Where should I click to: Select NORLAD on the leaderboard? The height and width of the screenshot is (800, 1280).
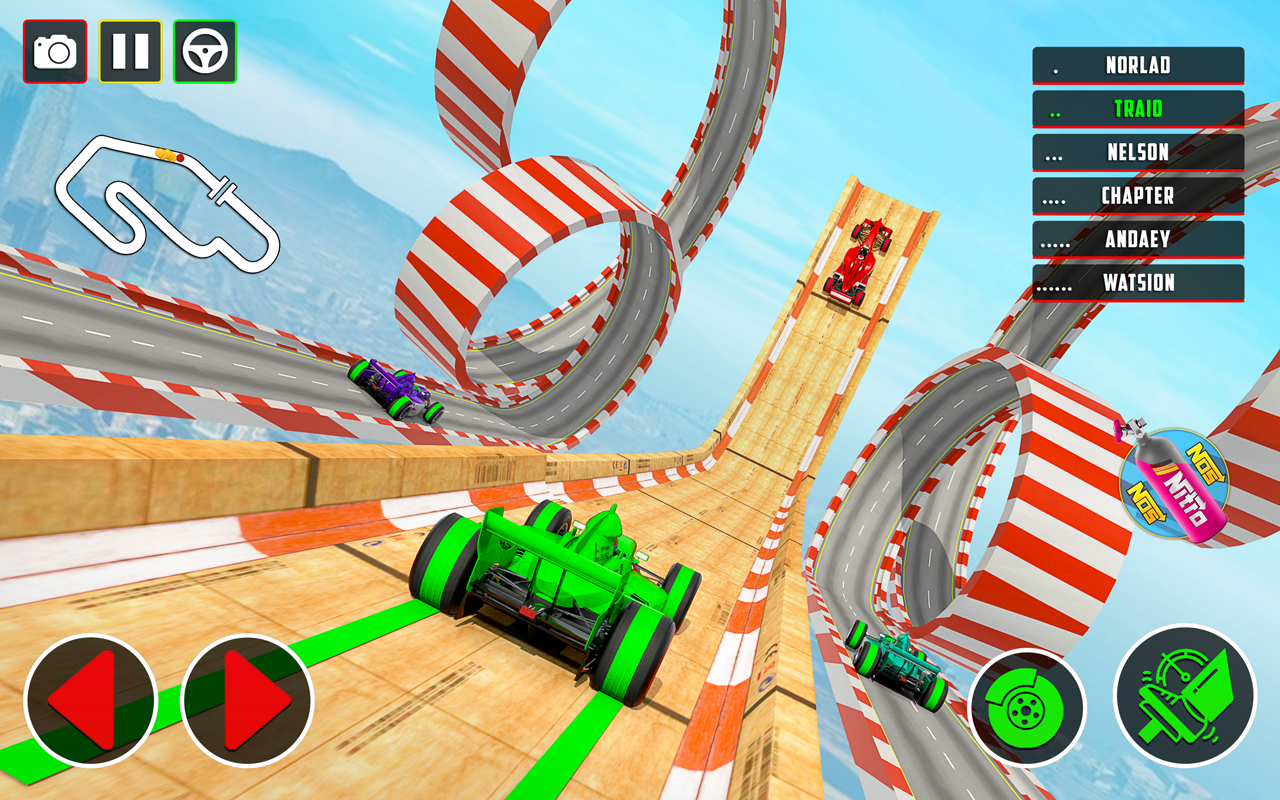1137,66
